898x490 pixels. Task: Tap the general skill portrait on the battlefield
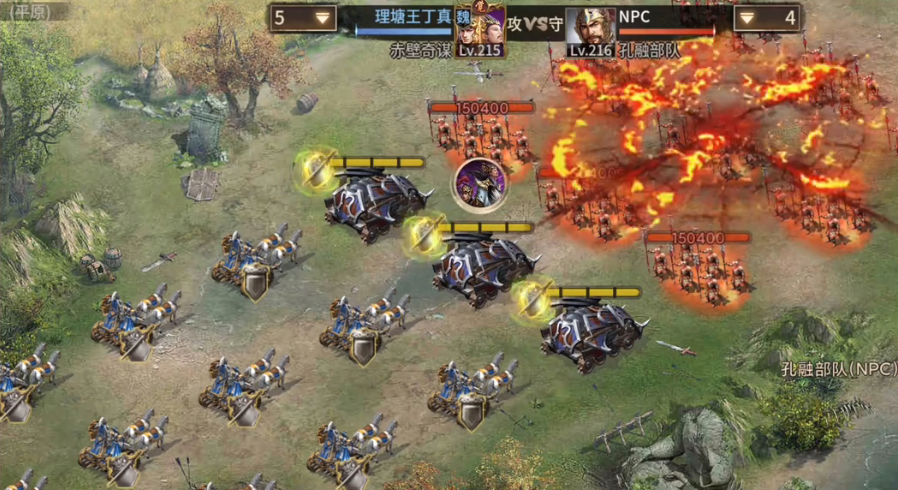(479, 186)
